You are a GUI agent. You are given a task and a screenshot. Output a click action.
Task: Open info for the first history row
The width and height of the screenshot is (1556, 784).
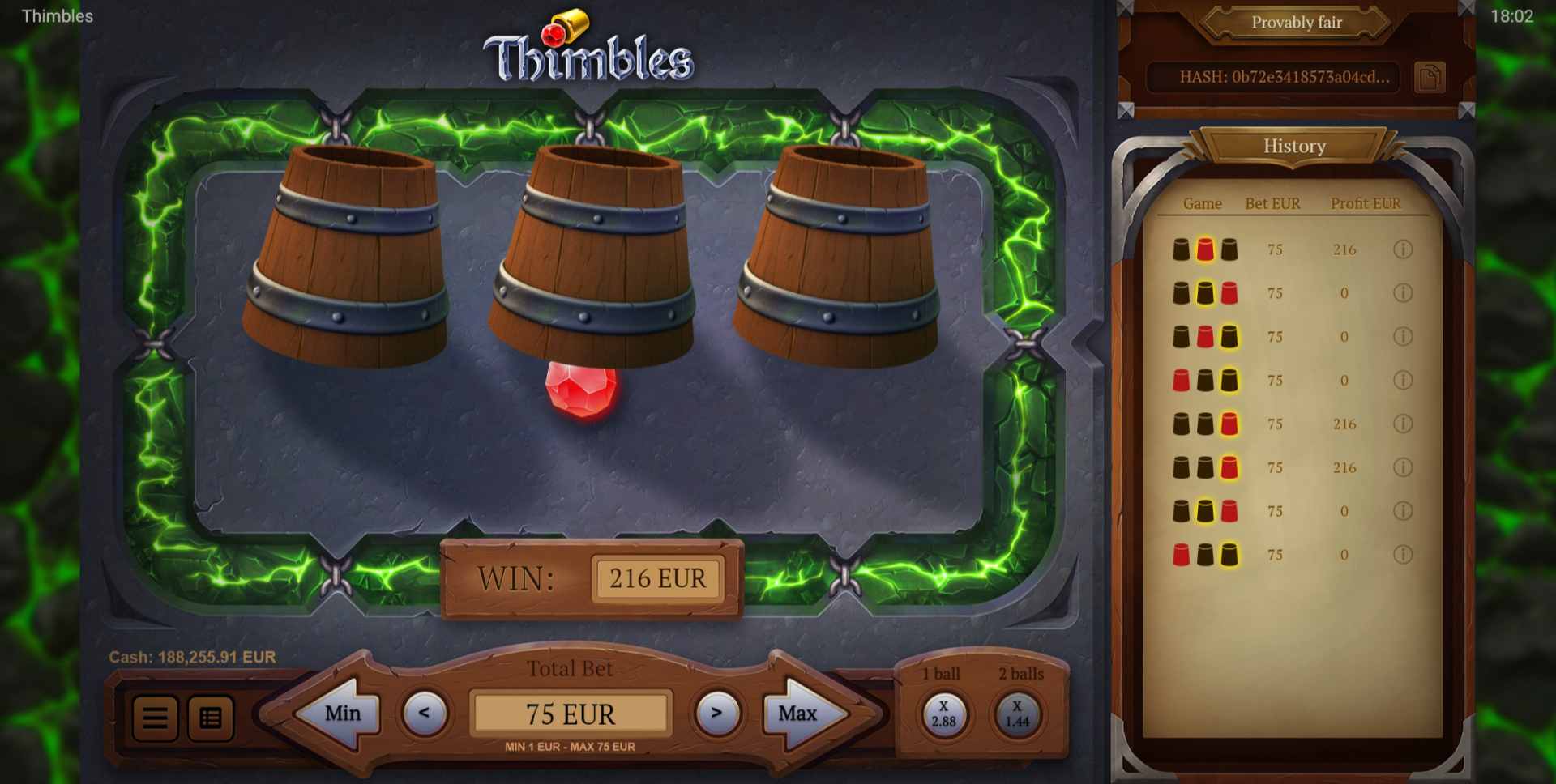pyautogui.click(x=1404, y=249)
